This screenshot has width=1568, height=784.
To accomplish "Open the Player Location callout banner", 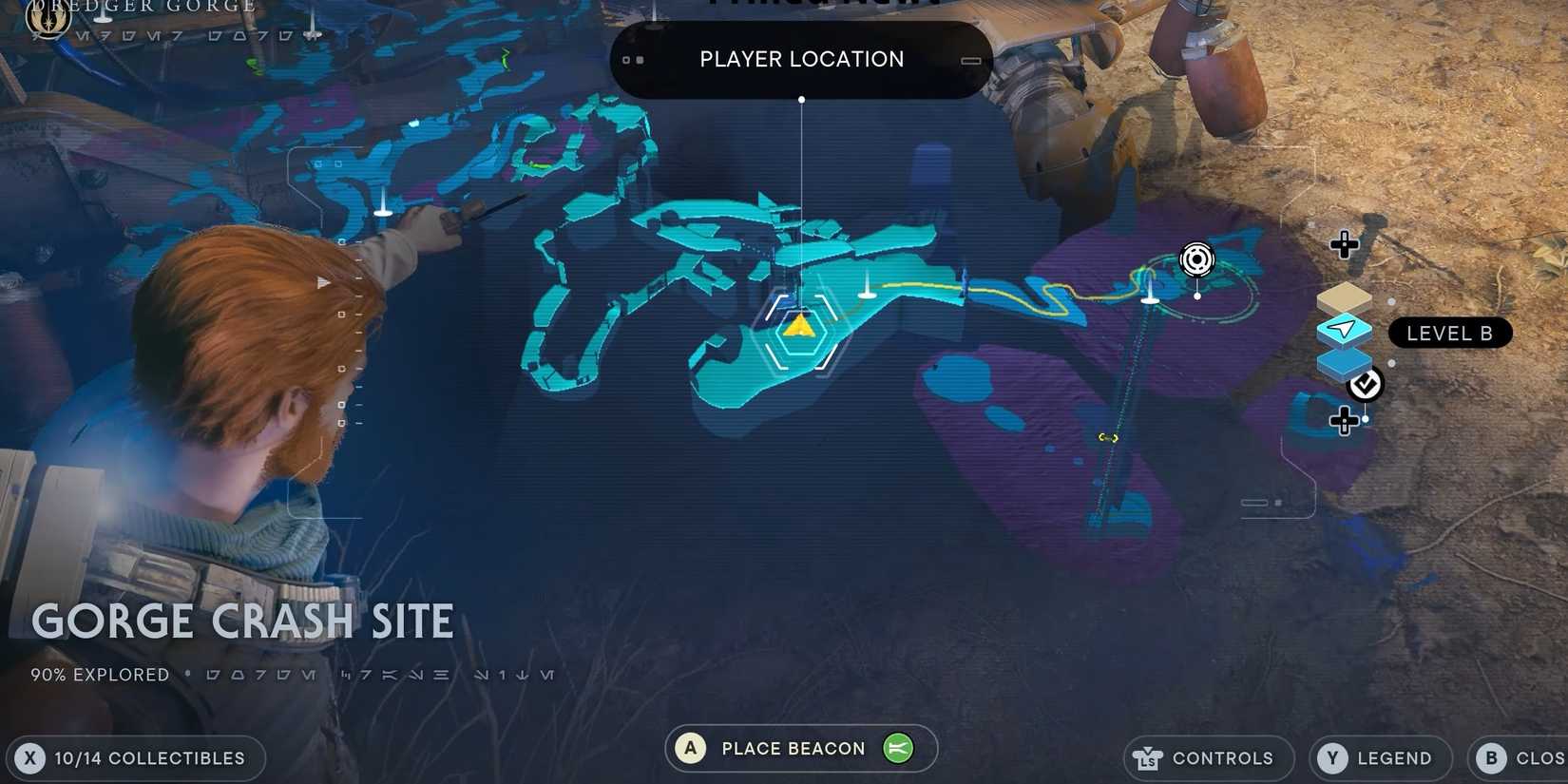I will (800, 59).
